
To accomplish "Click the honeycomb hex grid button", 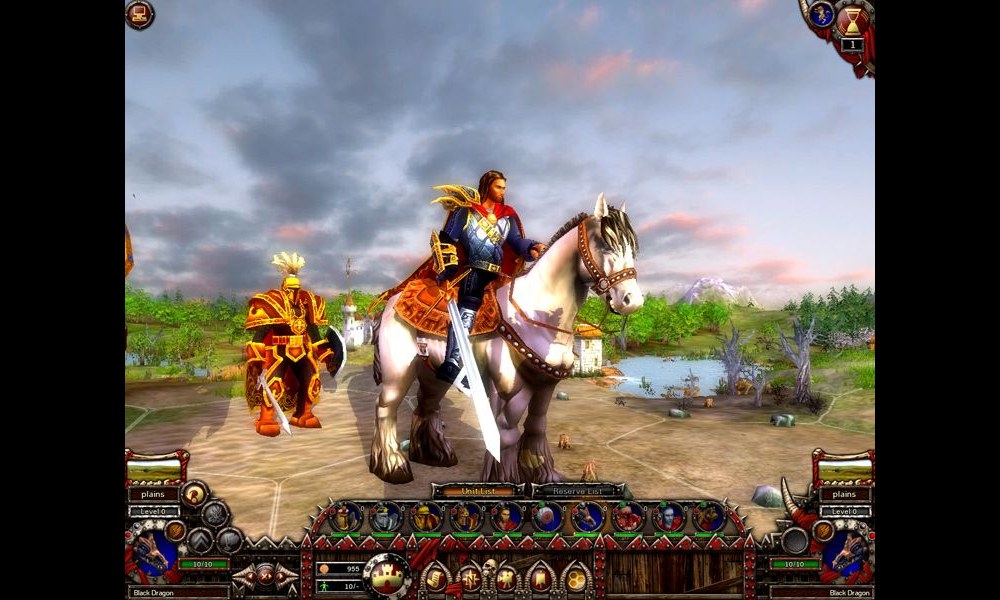I will tap(576, 578).
